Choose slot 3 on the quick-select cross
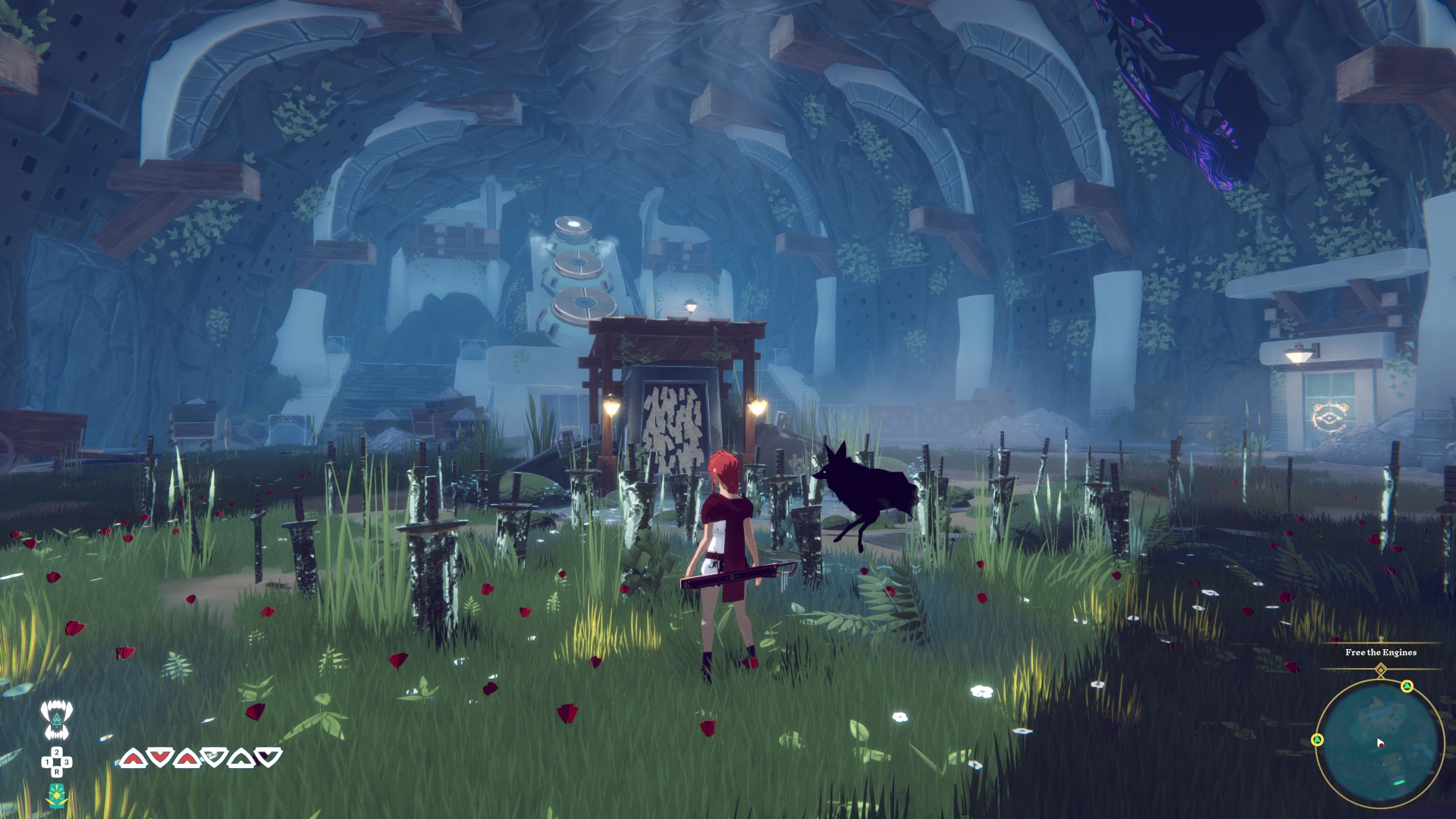Screen dimensions: 1456x819 67,762
